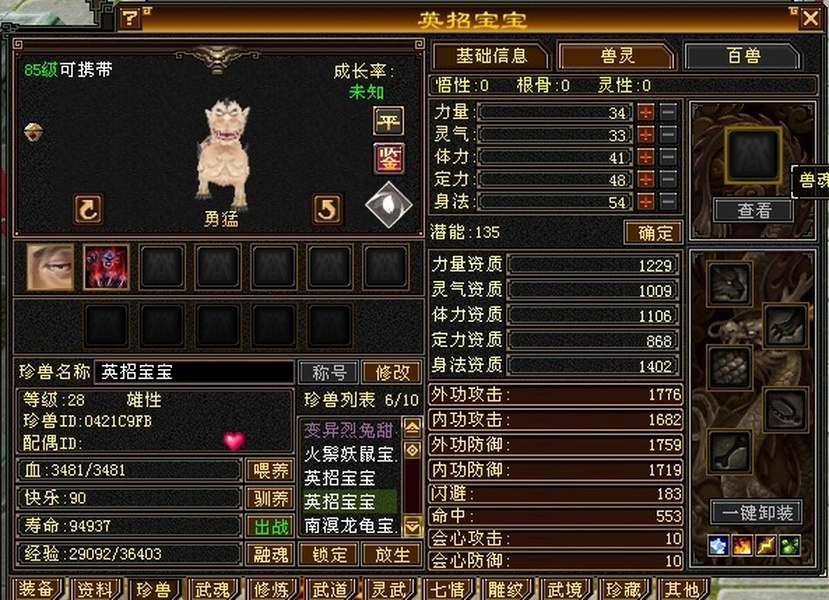The height and width of the screenshot is (600, 829).
Task: Close the 英招宝宝 pet window
Action: click(810, 18)
